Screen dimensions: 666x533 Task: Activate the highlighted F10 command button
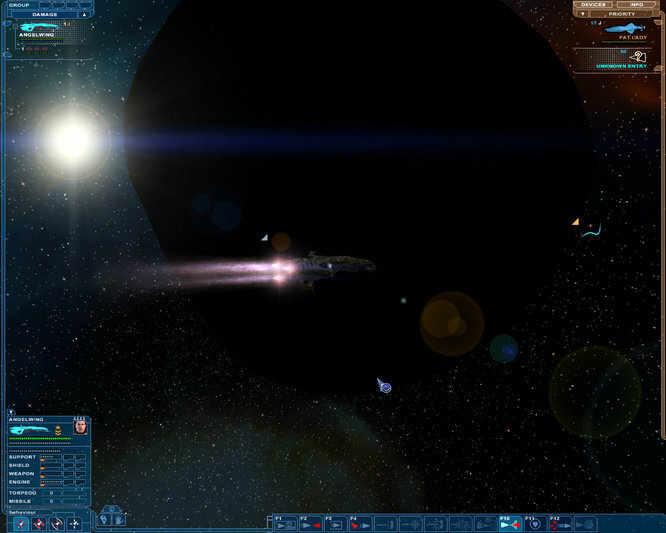point(509,523)
